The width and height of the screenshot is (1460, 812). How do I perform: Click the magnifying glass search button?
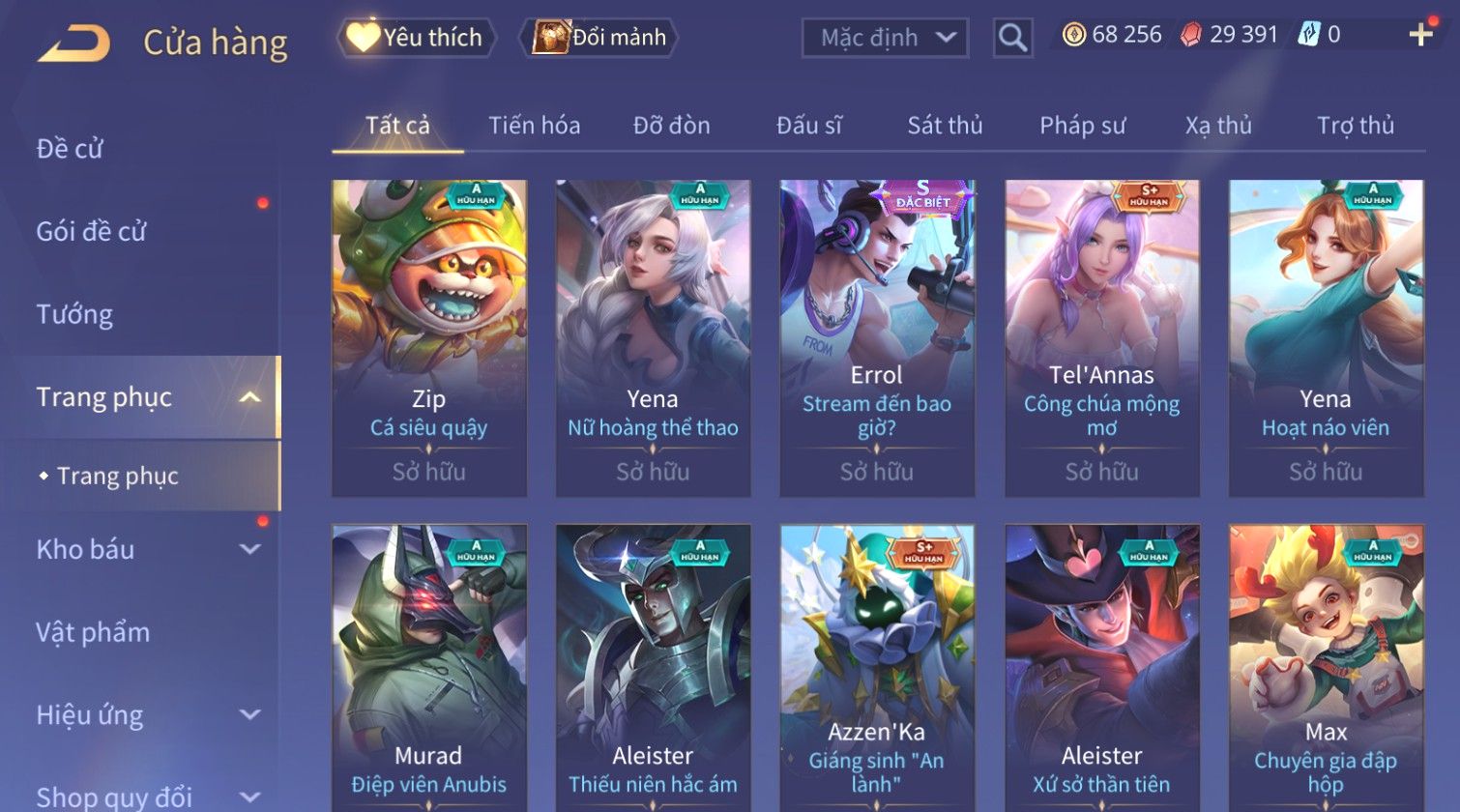click(x=1012, y=38)
